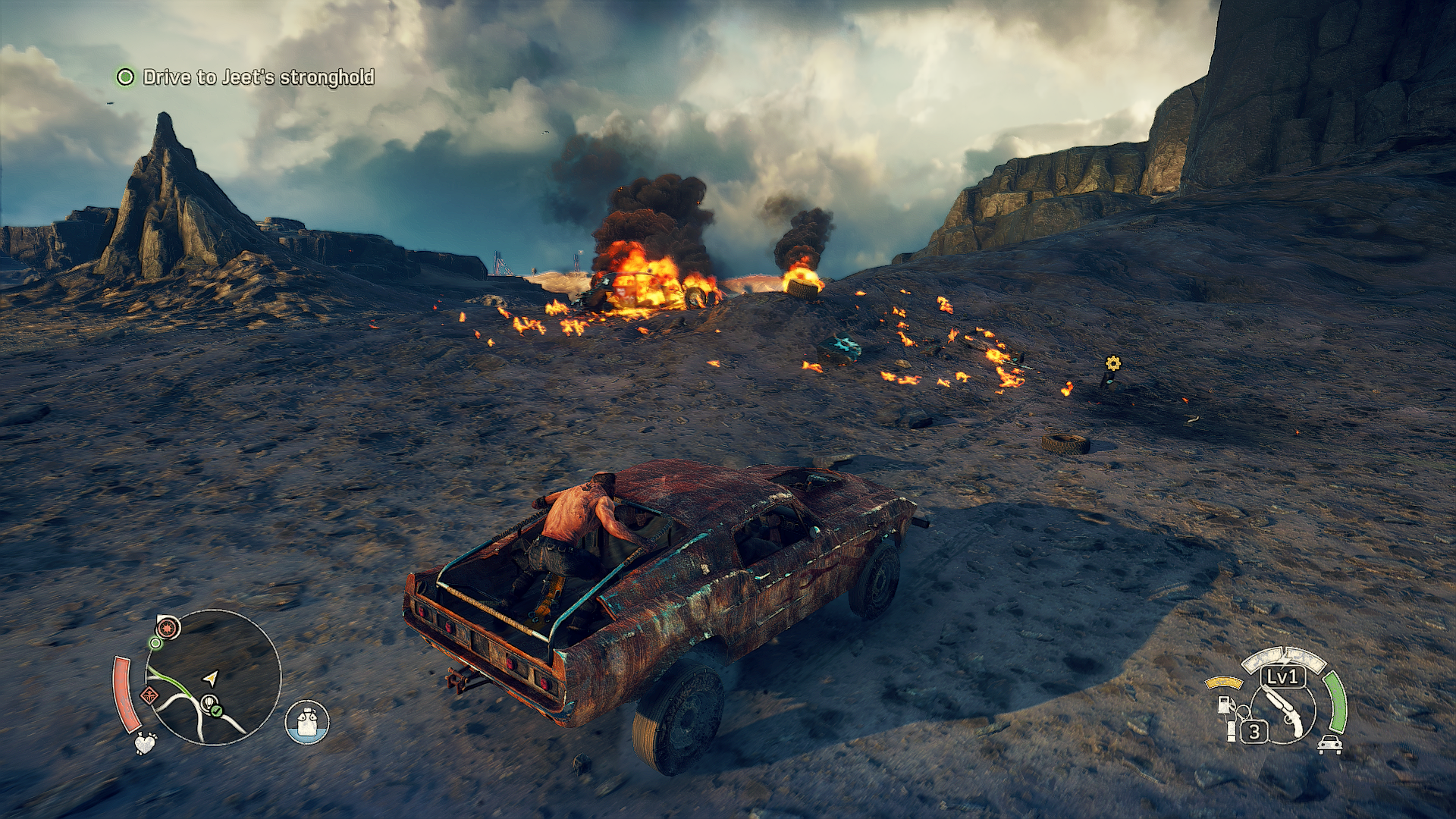
Task: Use the water canteen icon
Action: click(x=307, y=721)
